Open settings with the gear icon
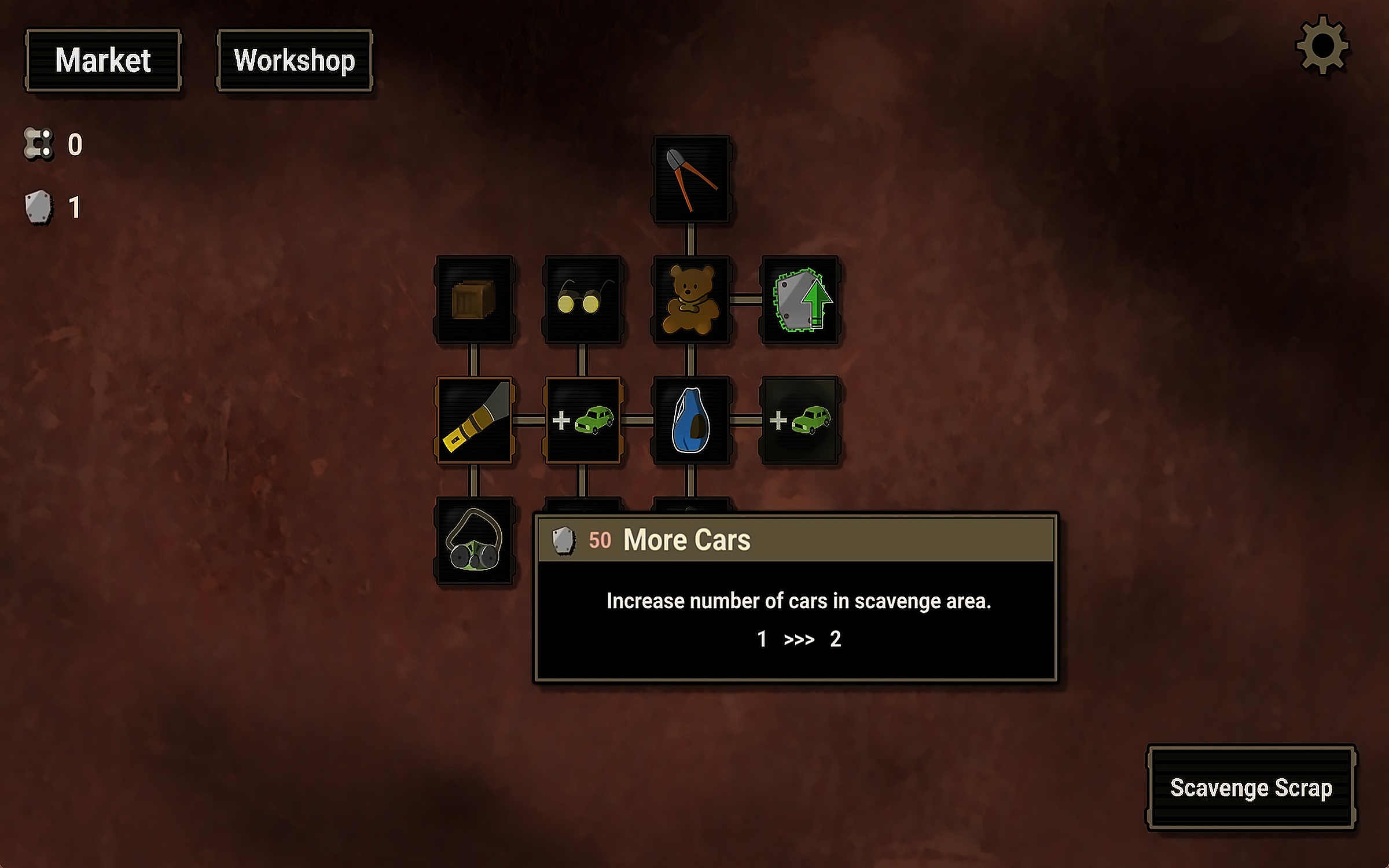The image size is (1389, 868). (1322, 45)
